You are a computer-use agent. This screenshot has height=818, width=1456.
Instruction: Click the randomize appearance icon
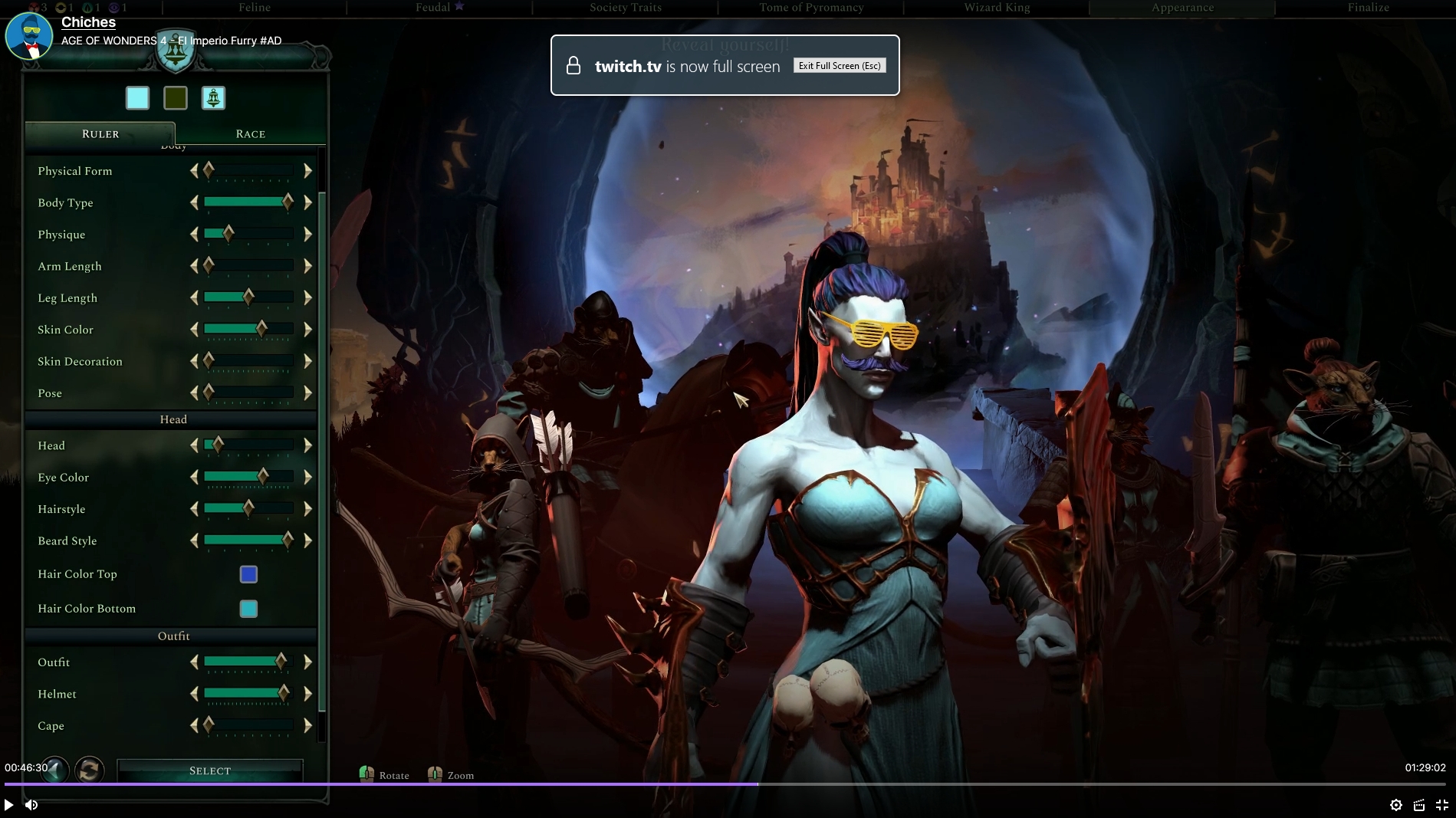[x=89, y=770]
